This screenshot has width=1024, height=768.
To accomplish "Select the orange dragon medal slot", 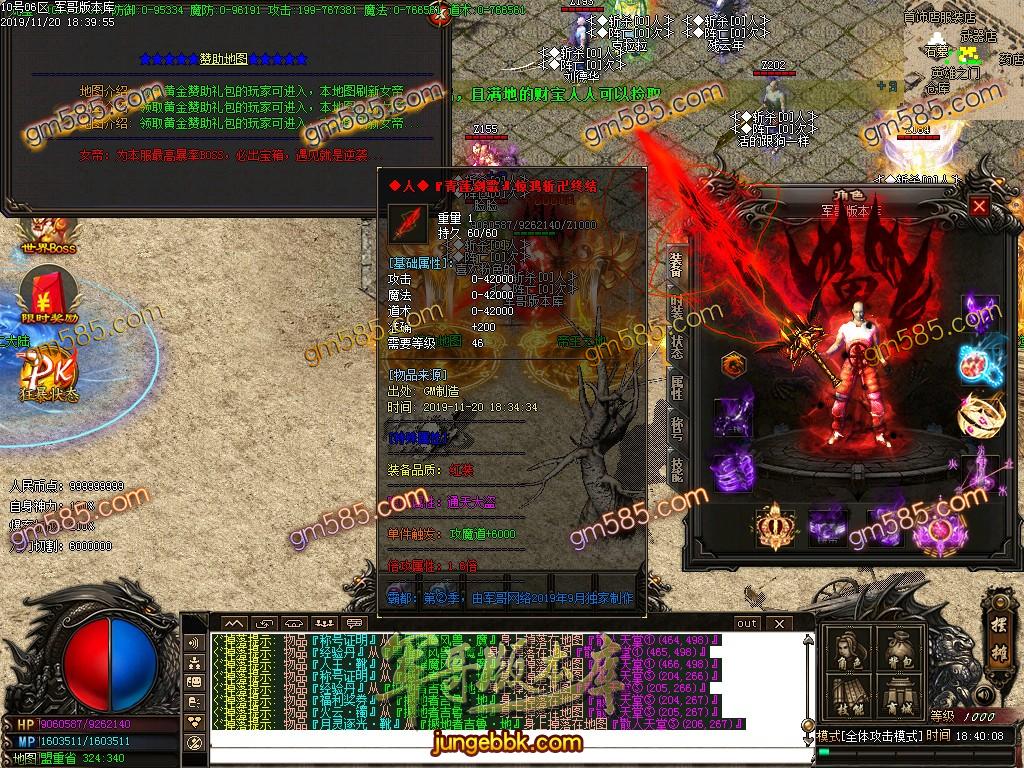I will (x=735, y=365).
